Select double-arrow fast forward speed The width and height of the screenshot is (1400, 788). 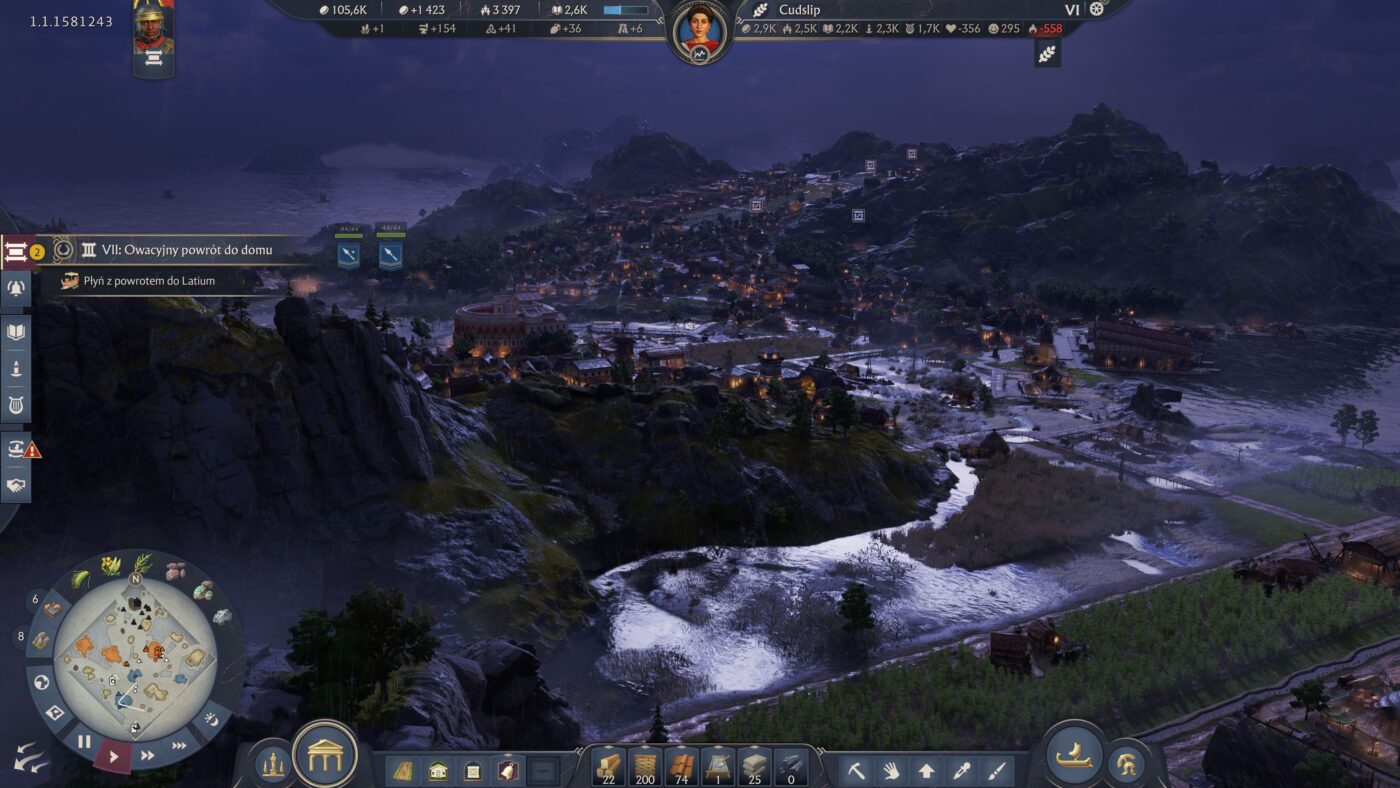(x=148, y=755)
